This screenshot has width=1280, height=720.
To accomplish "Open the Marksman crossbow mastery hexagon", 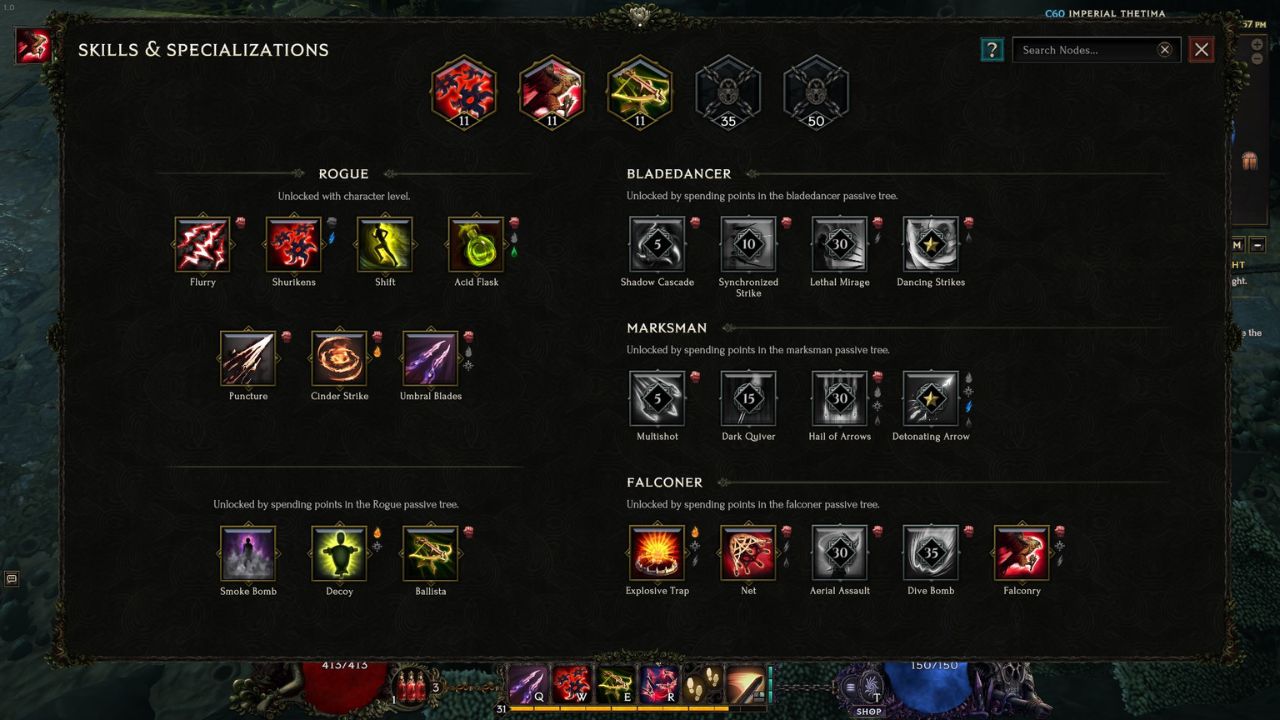I will [x=639, y=93].
